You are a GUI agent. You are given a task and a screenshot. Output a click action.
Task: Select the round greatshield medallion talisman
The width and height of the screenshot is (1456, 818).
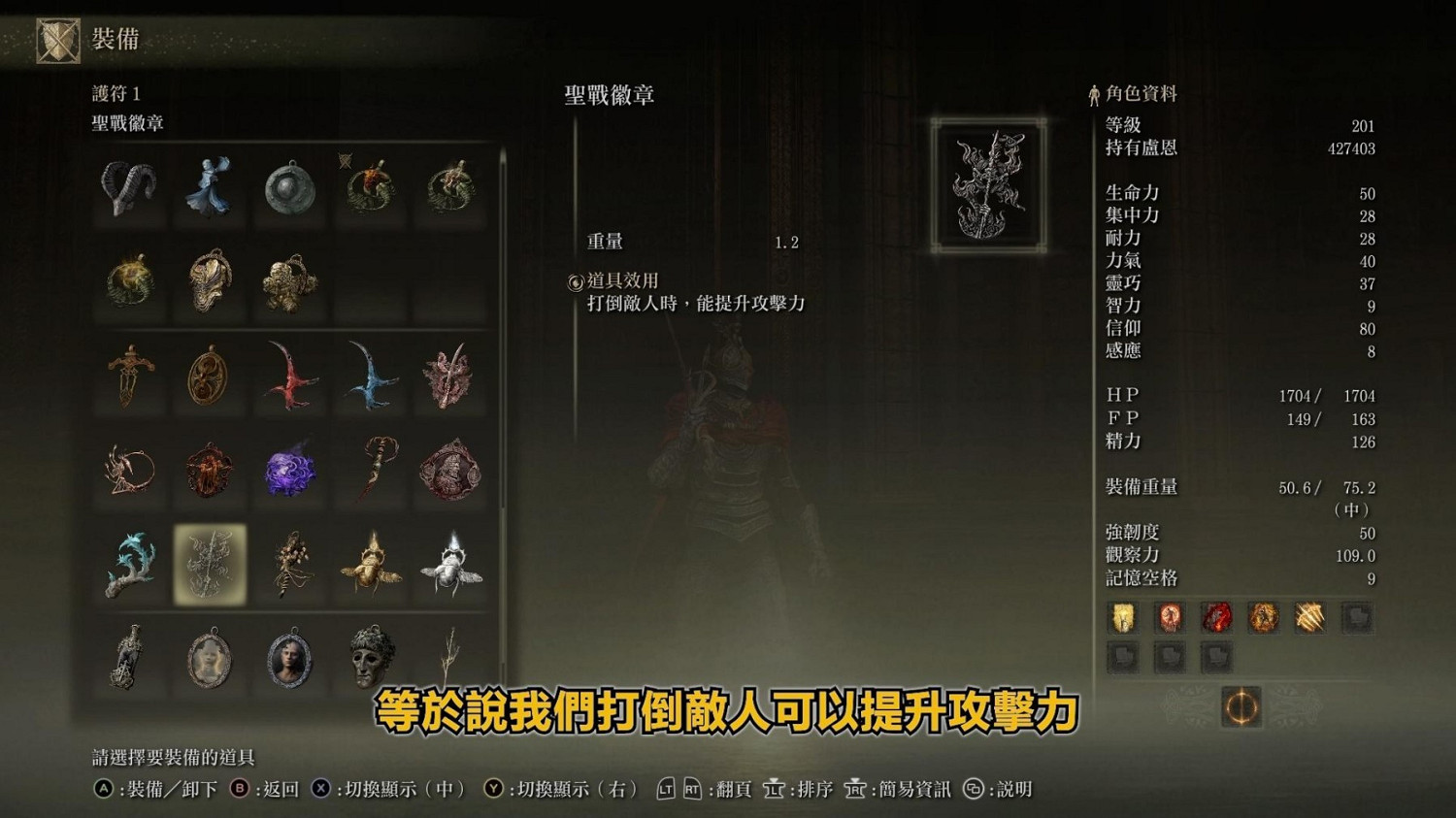(x=289, y=190)
